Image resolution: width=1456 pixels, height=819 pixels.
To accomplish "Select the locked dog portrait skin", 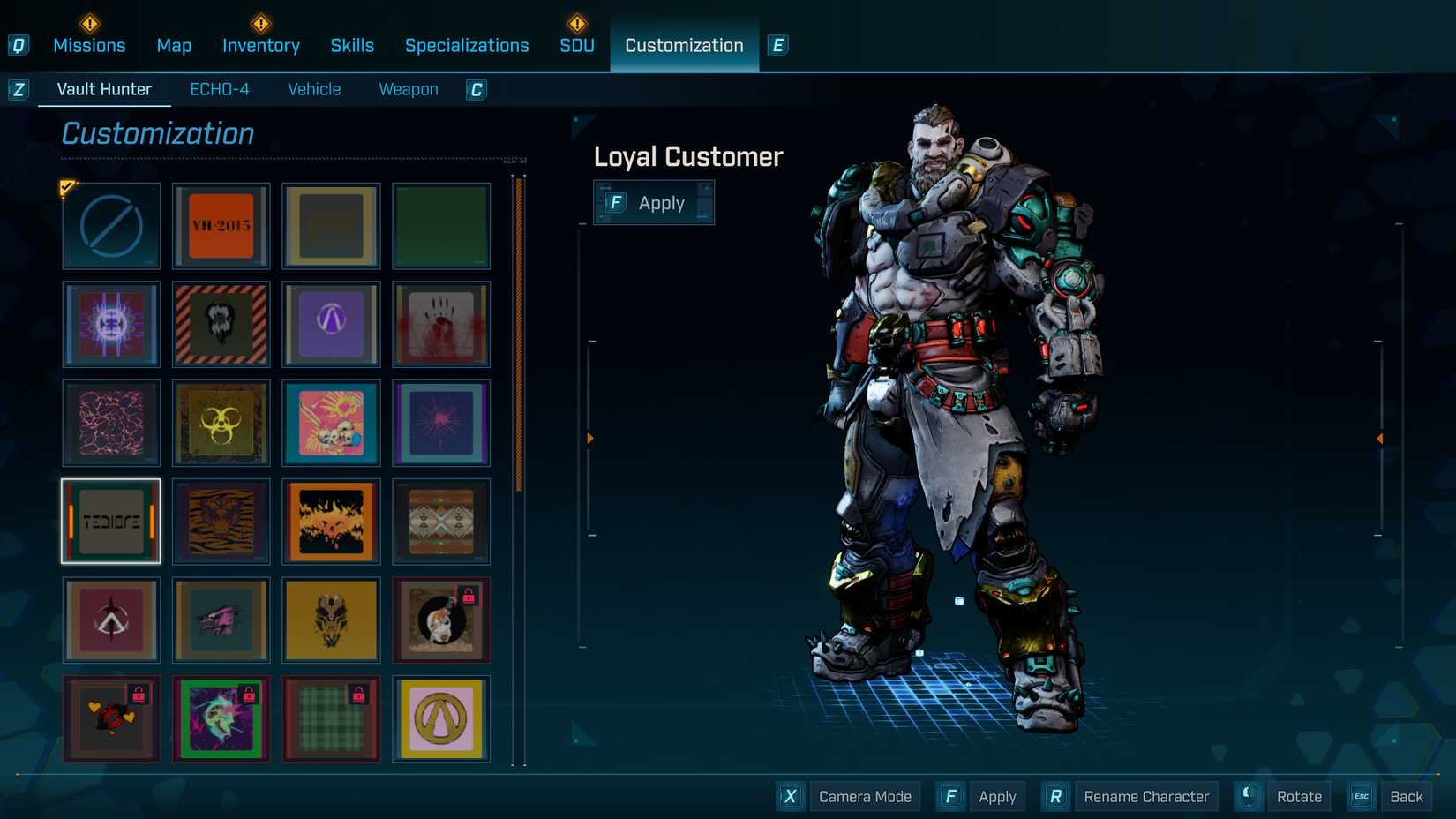I will (x=441, y=620).
